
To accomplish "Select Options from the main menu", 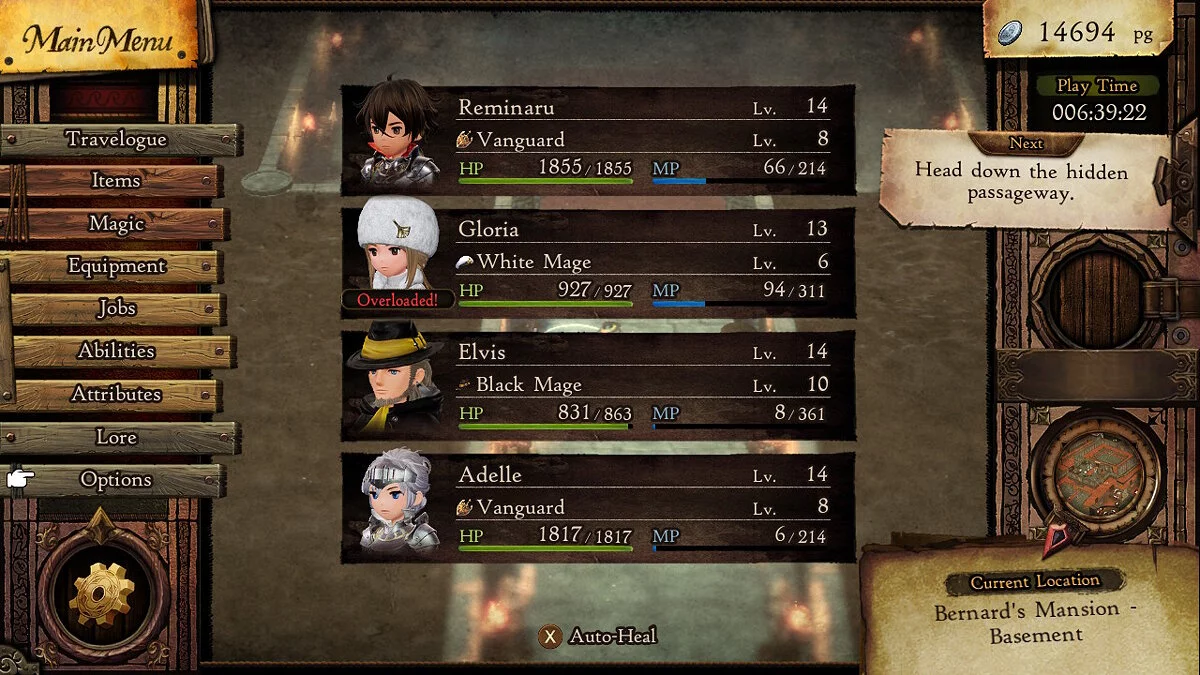I will (116, 480).
